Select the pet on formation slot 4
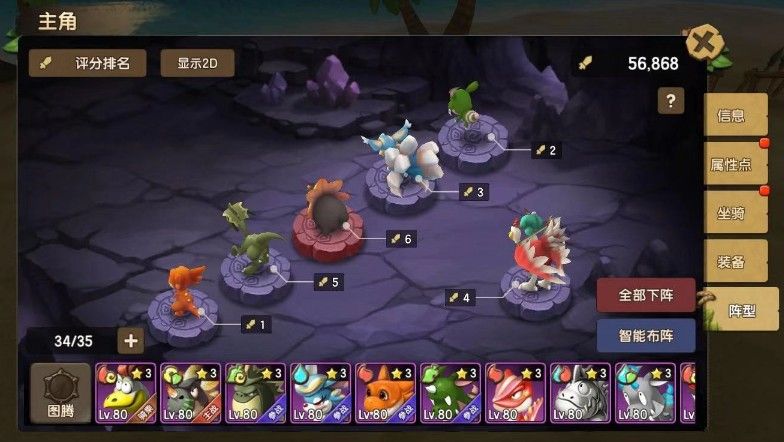 click(535, 255)
